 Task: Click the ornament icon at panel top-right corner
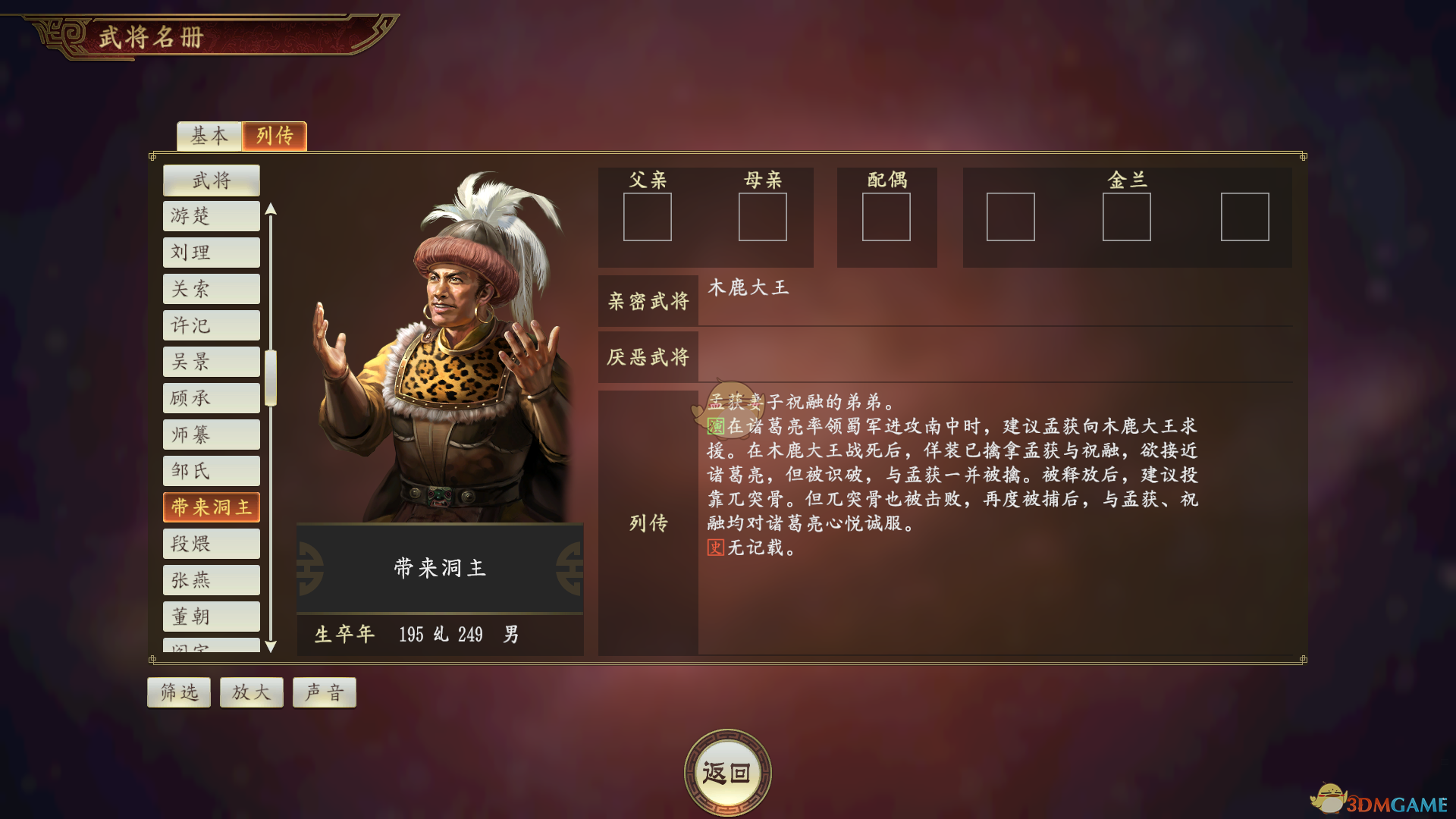pos(1302,157)
